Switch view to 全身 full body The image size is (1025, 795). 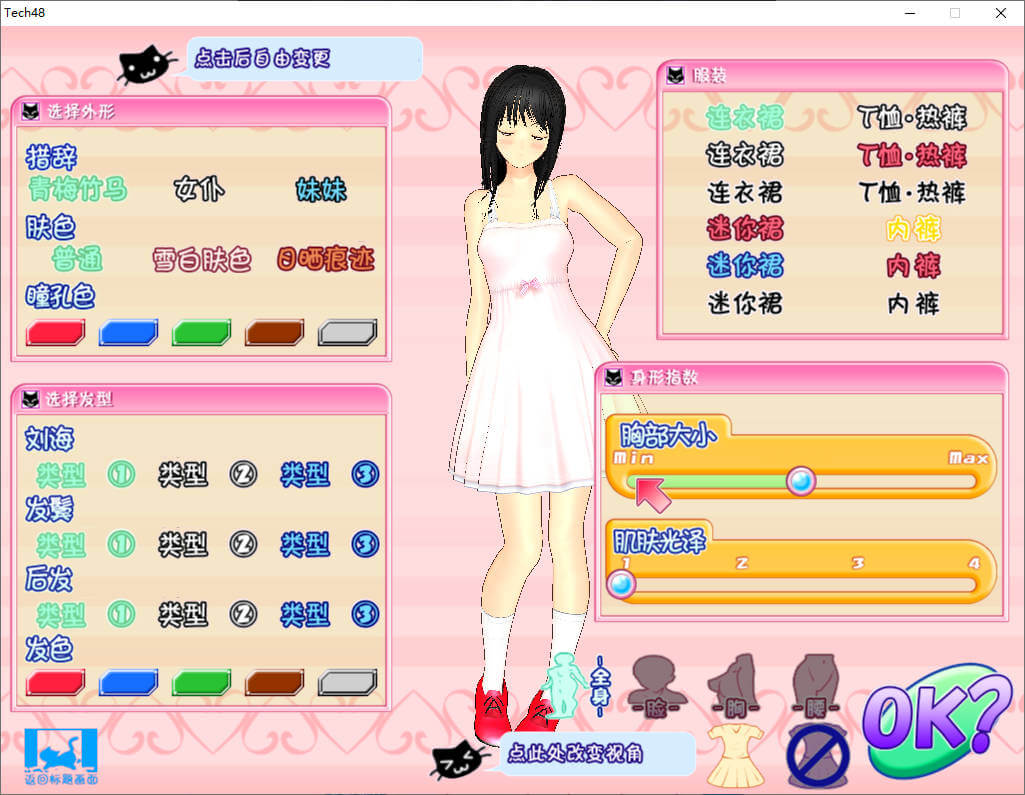point(568,685)
